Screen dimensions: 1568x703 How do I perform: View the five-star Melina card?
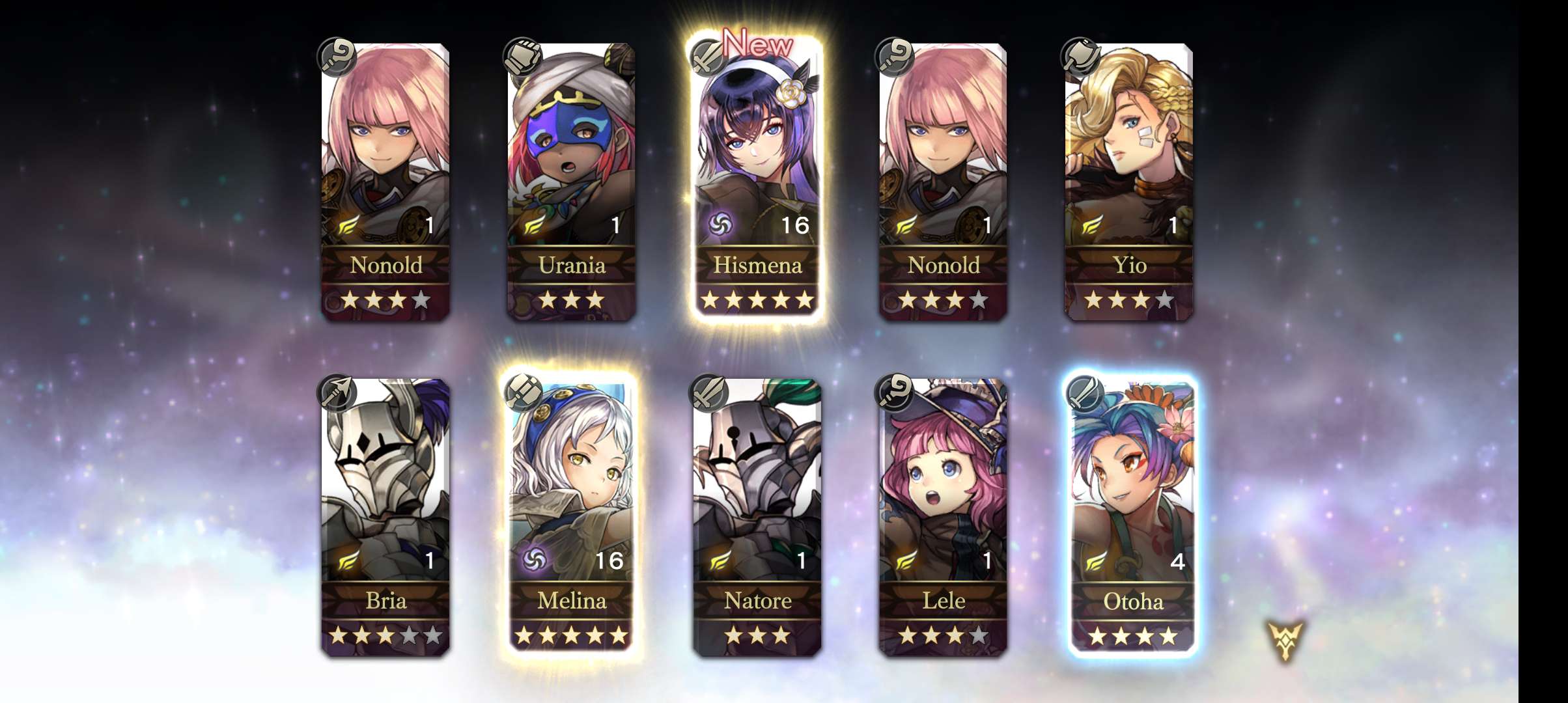click(x=572, y=517)
